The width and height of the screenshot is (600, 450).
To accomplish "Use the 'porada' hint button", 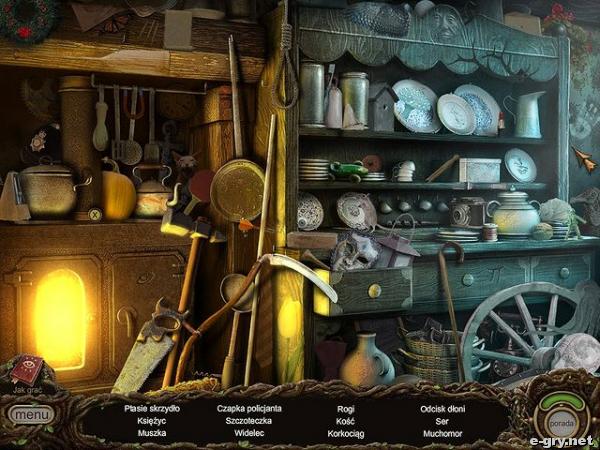I will point(561,416).
